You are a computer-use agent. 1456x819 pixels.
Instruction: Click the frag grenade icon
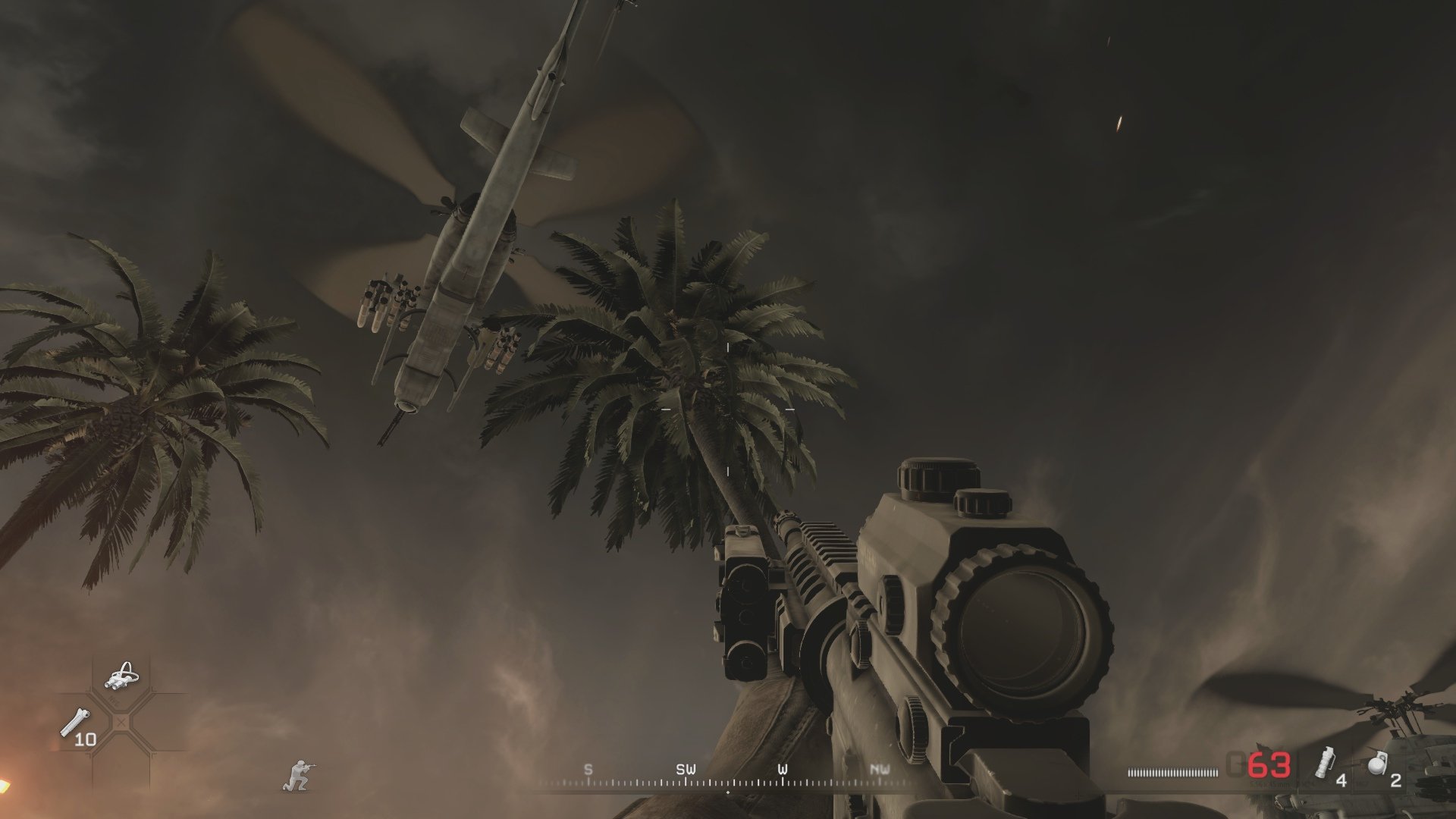pos(1376,764)
